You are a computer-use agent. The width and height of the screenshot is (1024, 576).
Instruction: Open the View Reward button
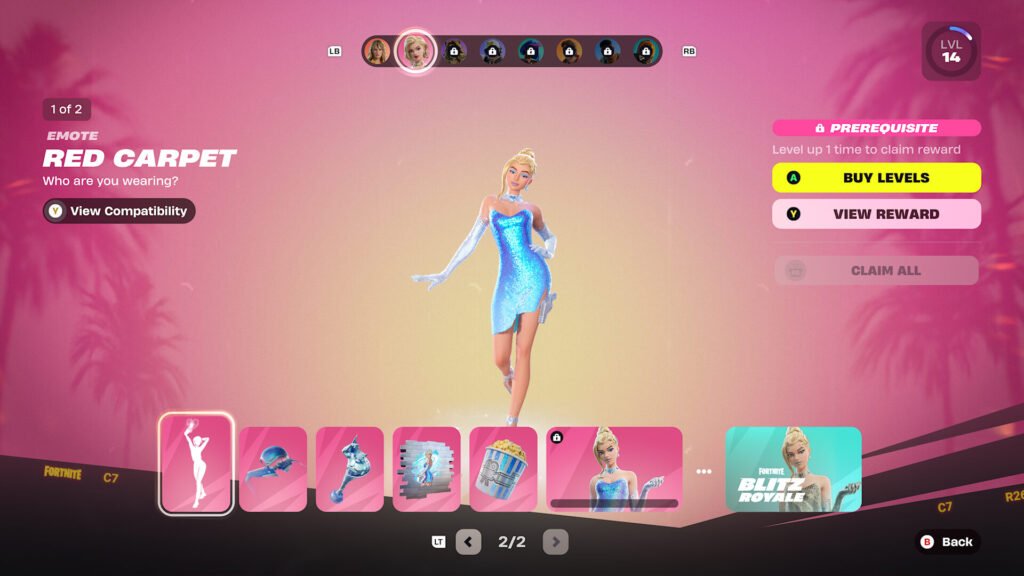coord(876,214)
